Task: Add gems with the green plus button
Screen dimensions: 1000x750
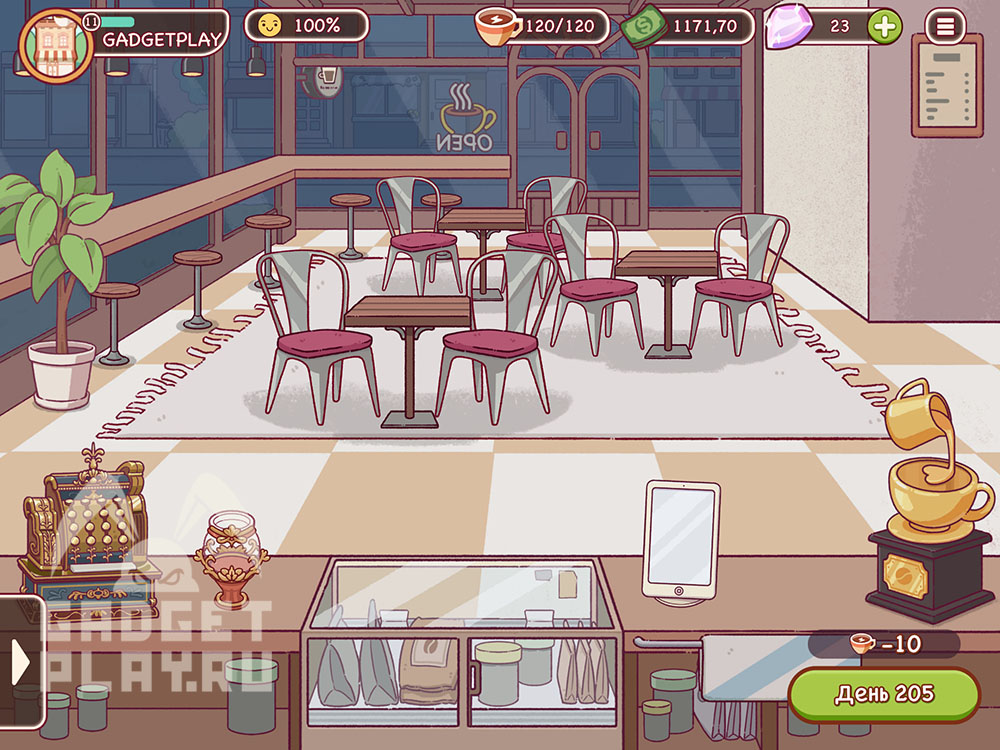Action: pos(883,26)
